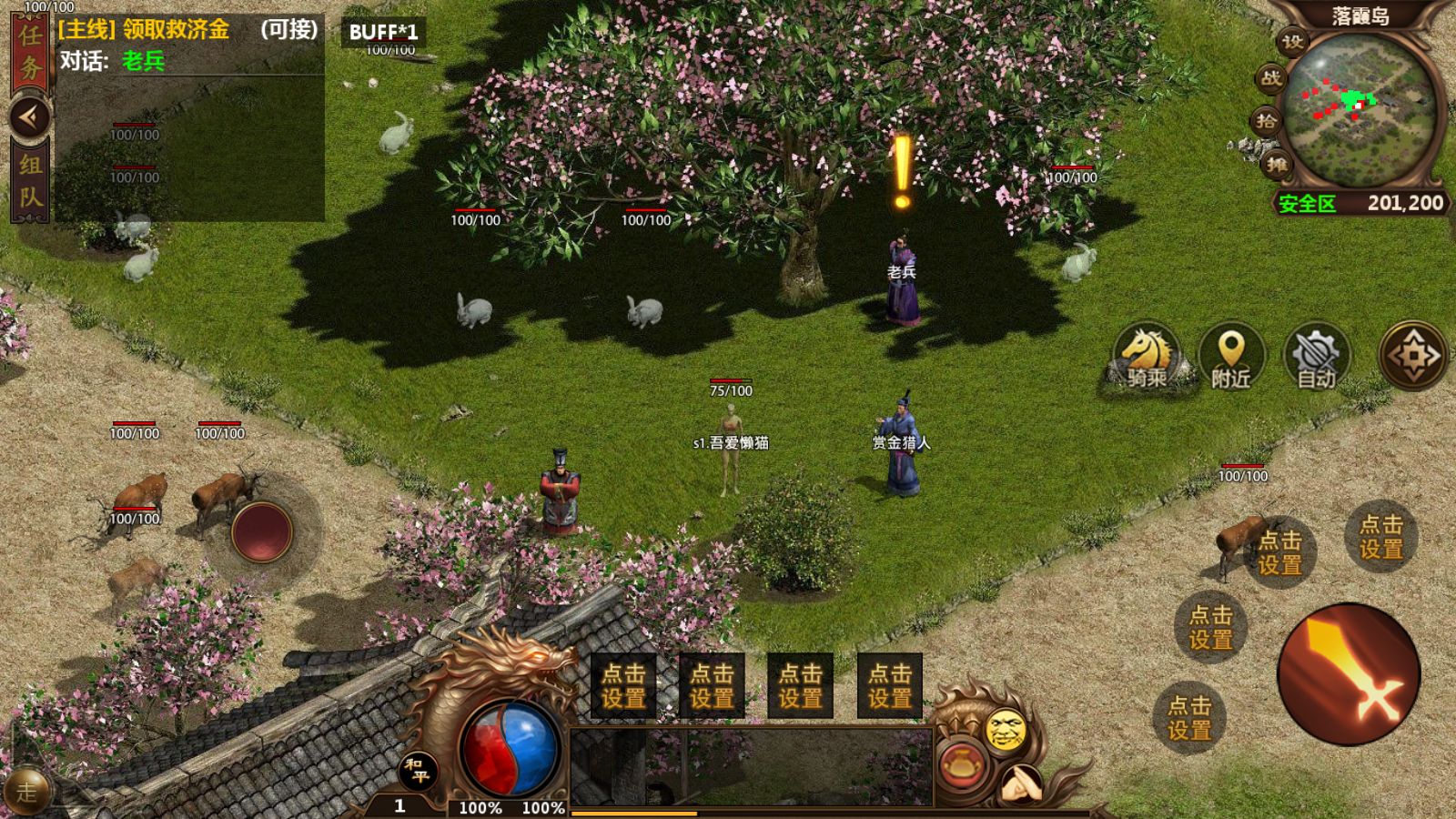The height and width of the screenshot is (819, 1456).
Task: Click the four-arrow expand button
Action: 1412,355
